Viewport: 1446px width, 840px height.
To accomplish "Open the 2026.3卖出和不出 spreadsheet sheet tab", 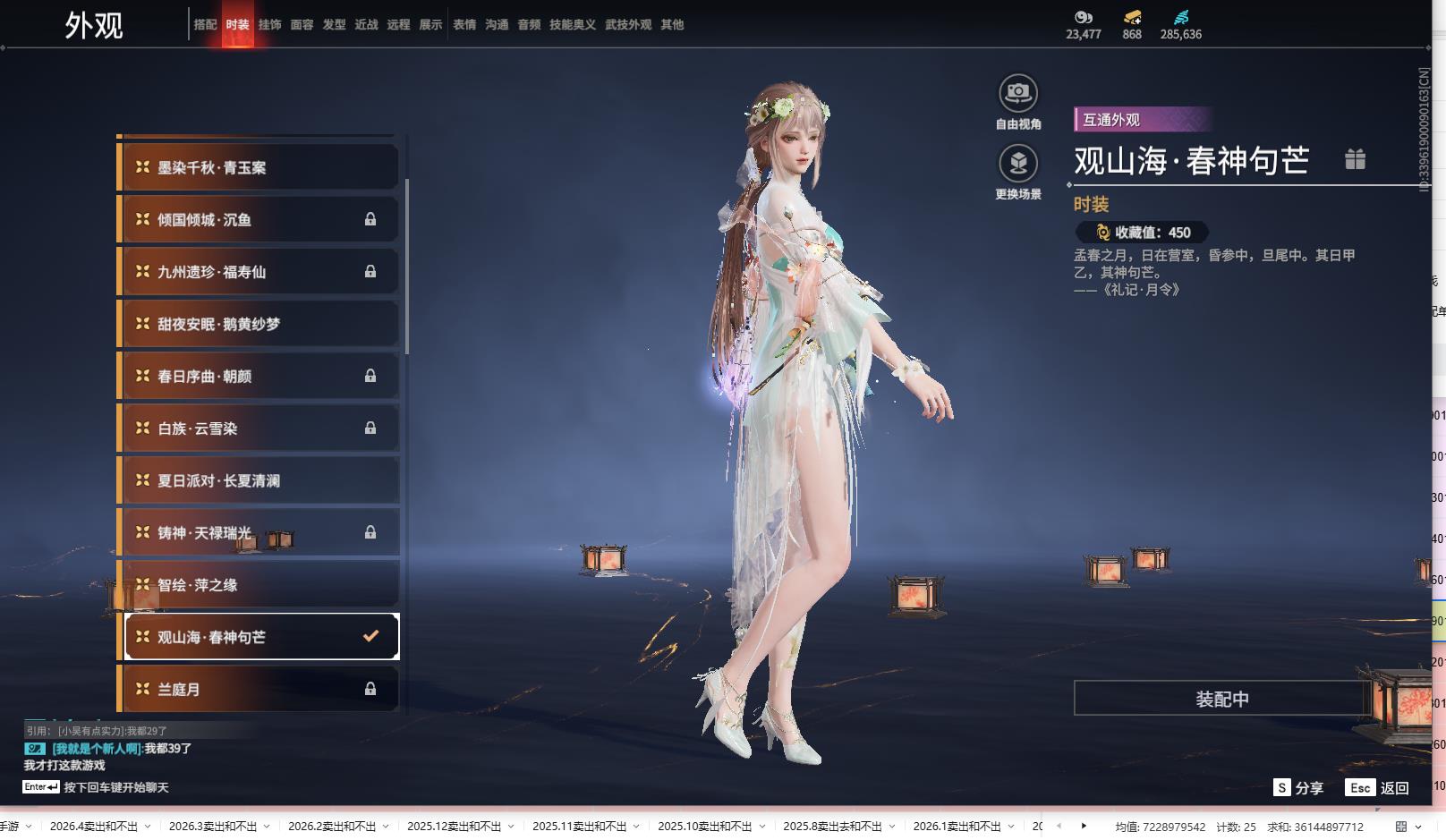I will pos(212,826).
